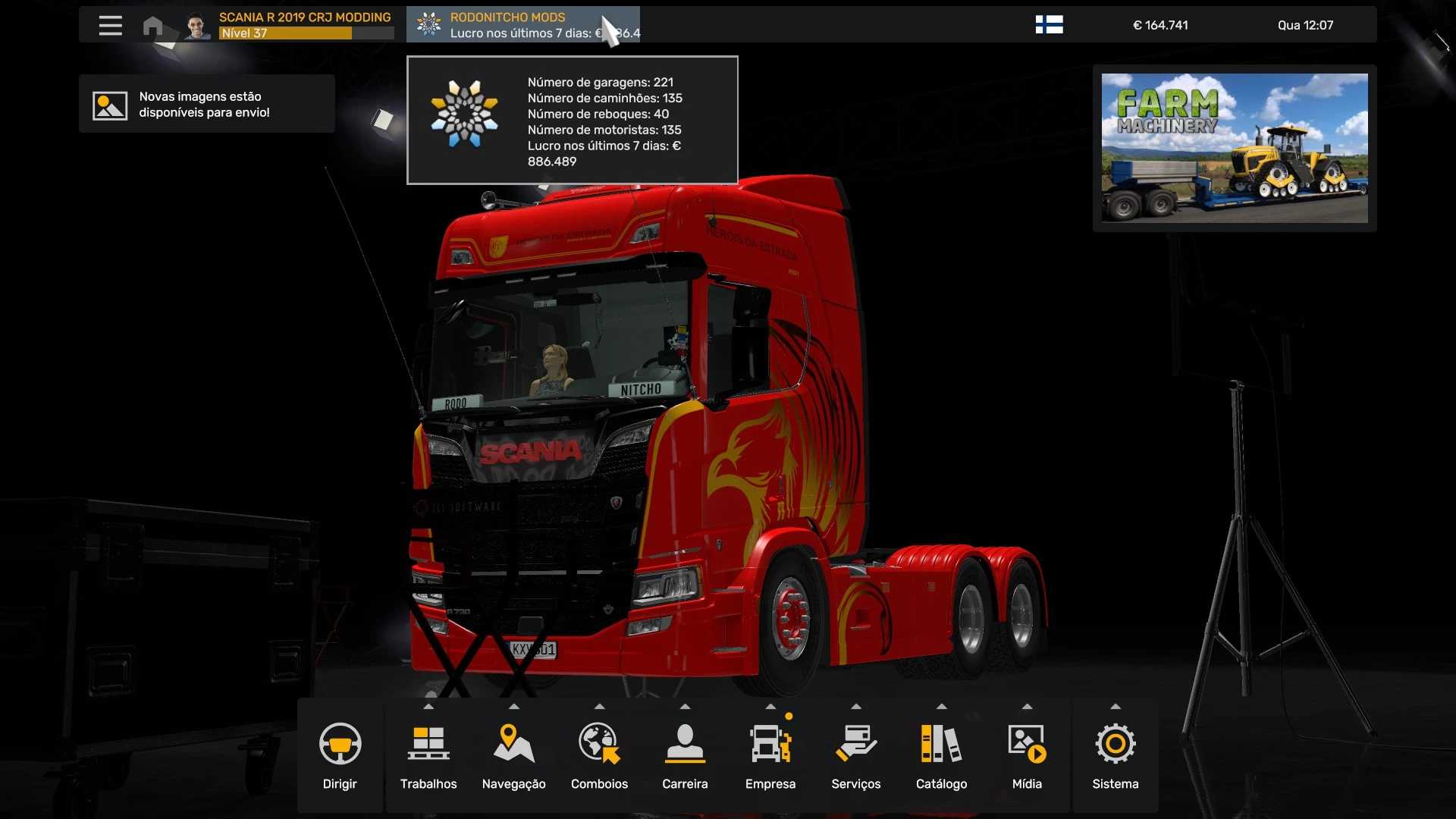Open the Comboios convoy menu
Screen dimensions: 1456x819
click(599, 756)
